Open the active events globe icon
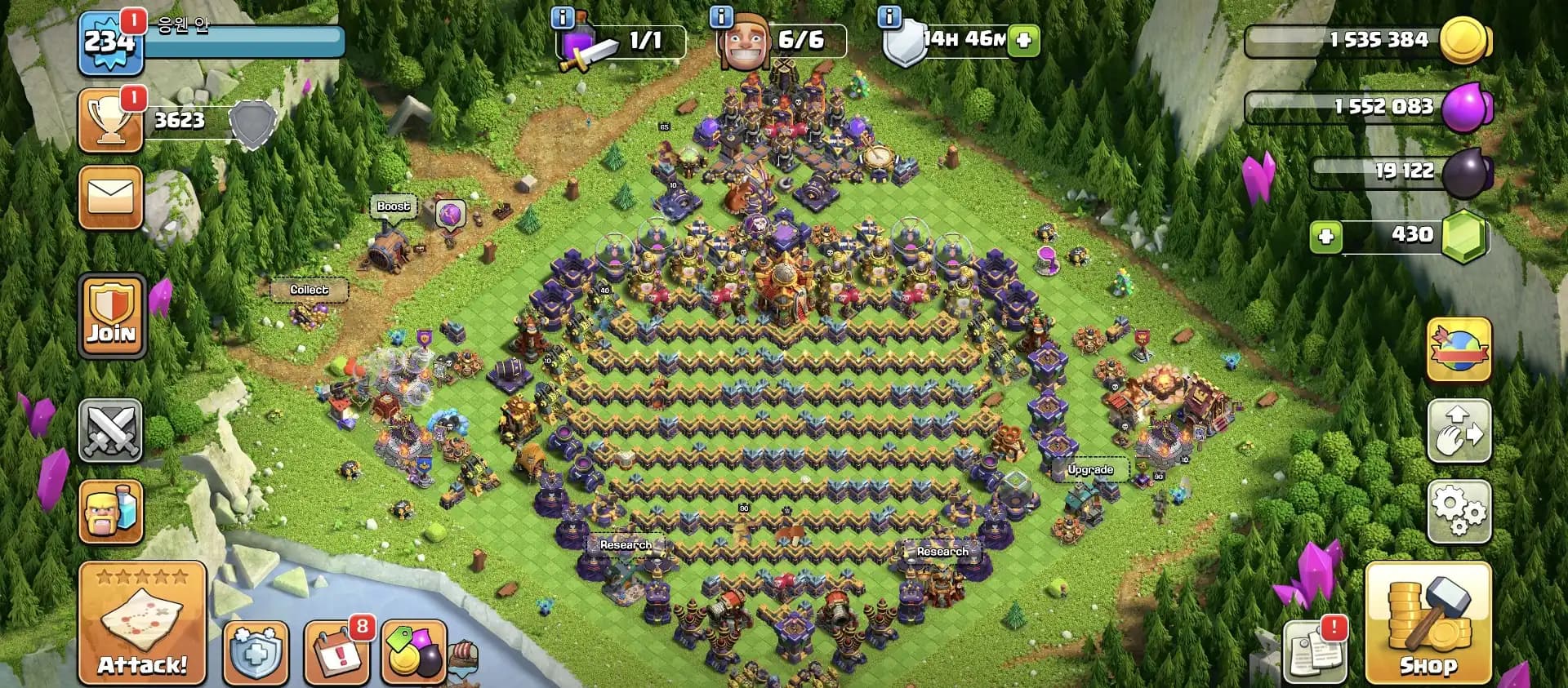Image resolution: width=1568 pixels, height=688 pixels. [x=1461, y=348]
